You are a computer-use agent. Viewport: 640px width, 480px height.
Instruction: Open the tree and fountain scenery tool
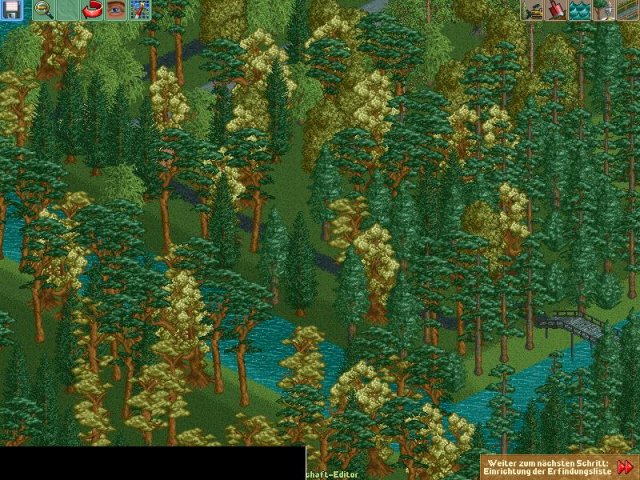604,11
